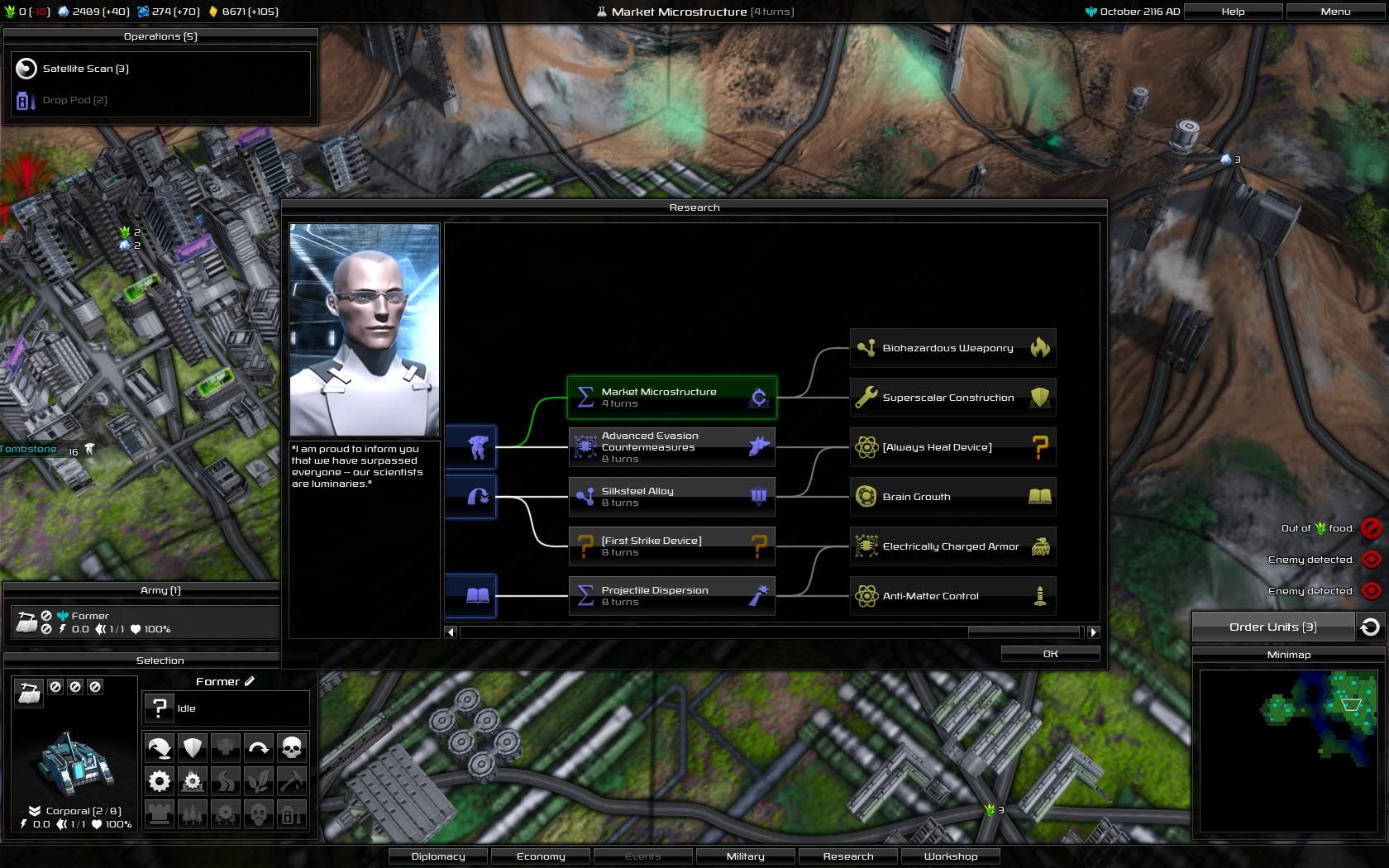Confirm the Research dialog with OK
Screen dimensions: 1389x868
[x=1050, y=654]
